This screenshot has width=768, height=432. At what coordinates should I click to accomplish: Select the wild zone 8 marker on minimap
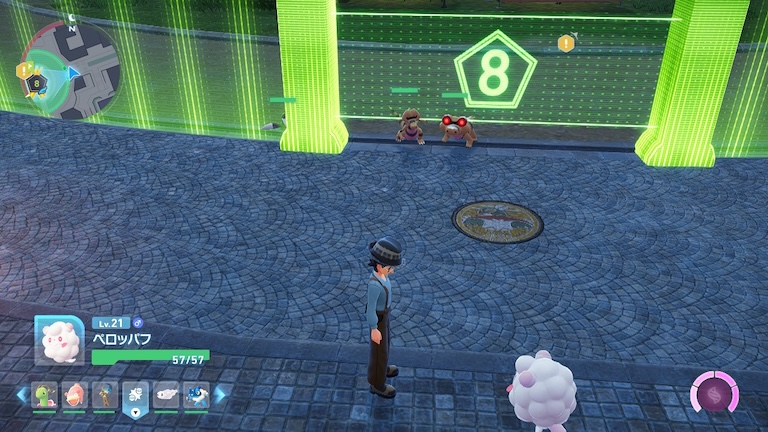pos(37,84)
